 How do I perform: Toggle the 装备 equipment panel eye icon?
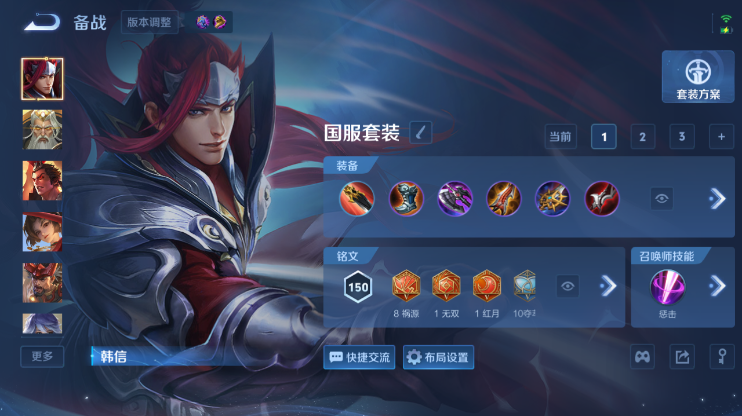point(662,199)
